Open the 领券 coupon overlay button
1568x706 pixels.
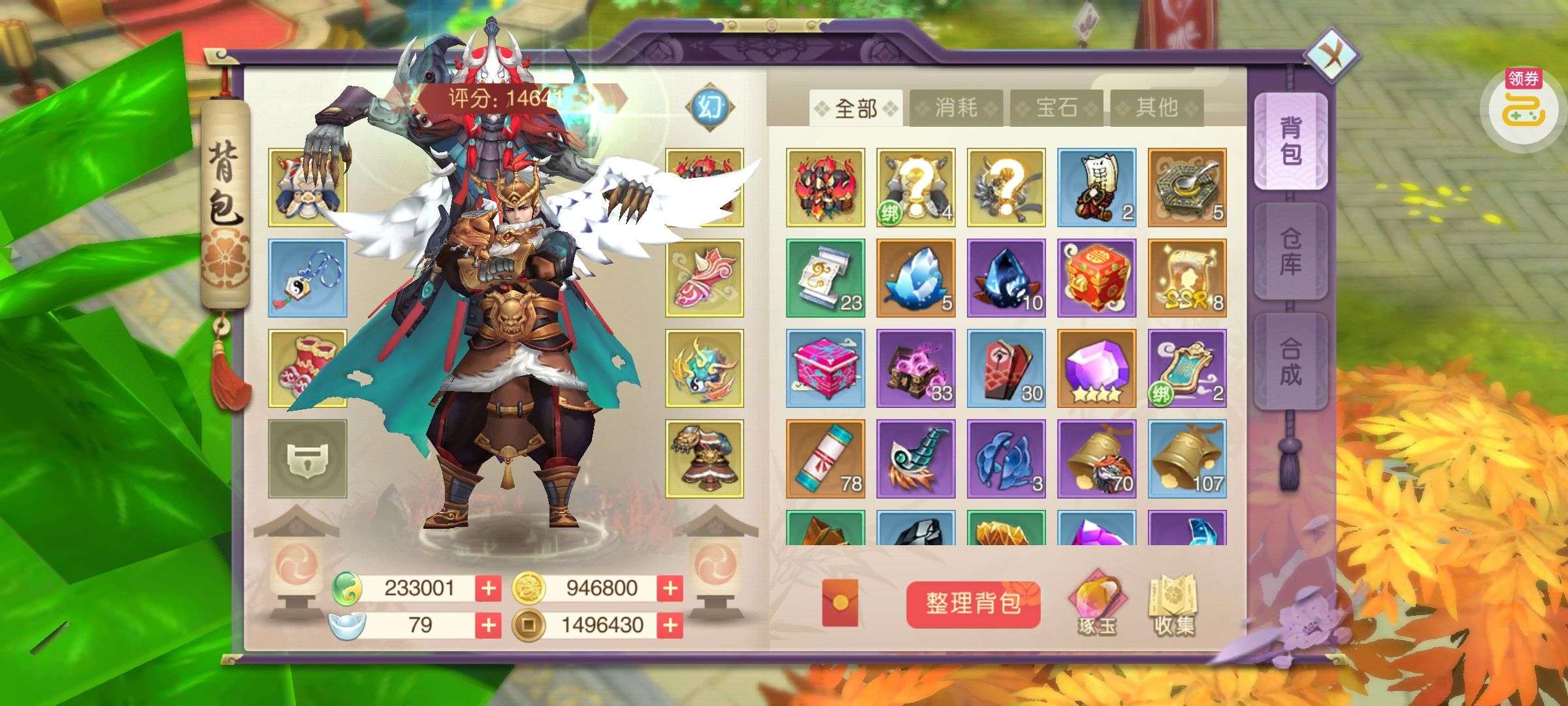click(x=1524, y=105)
